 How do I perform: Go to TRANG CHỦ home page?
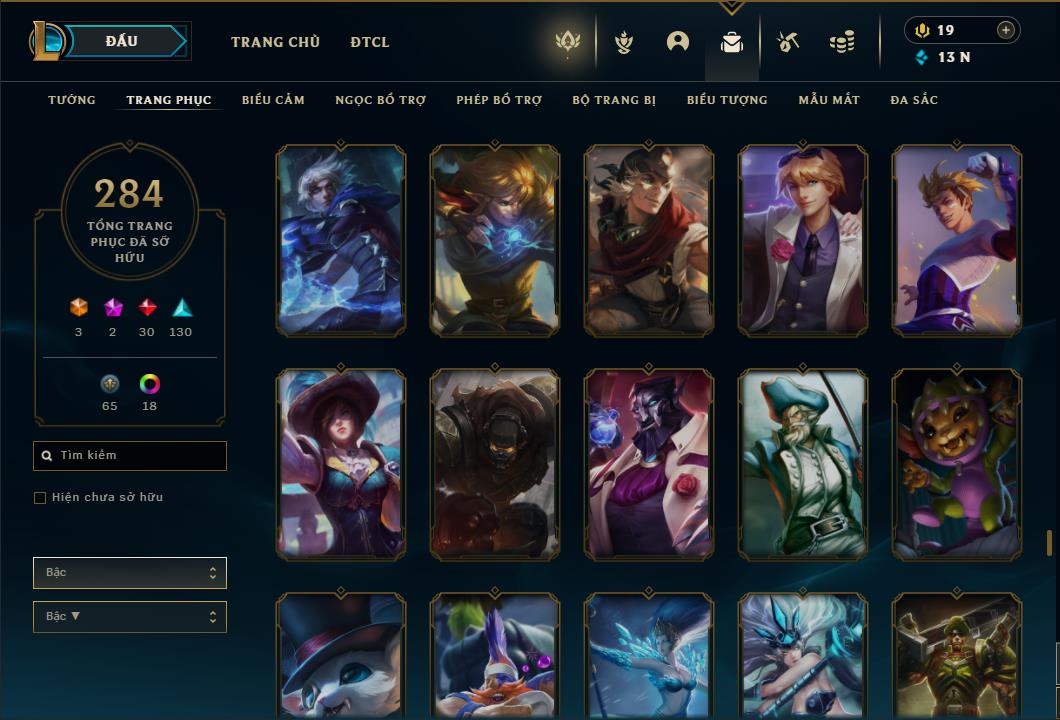pos(275,42)
